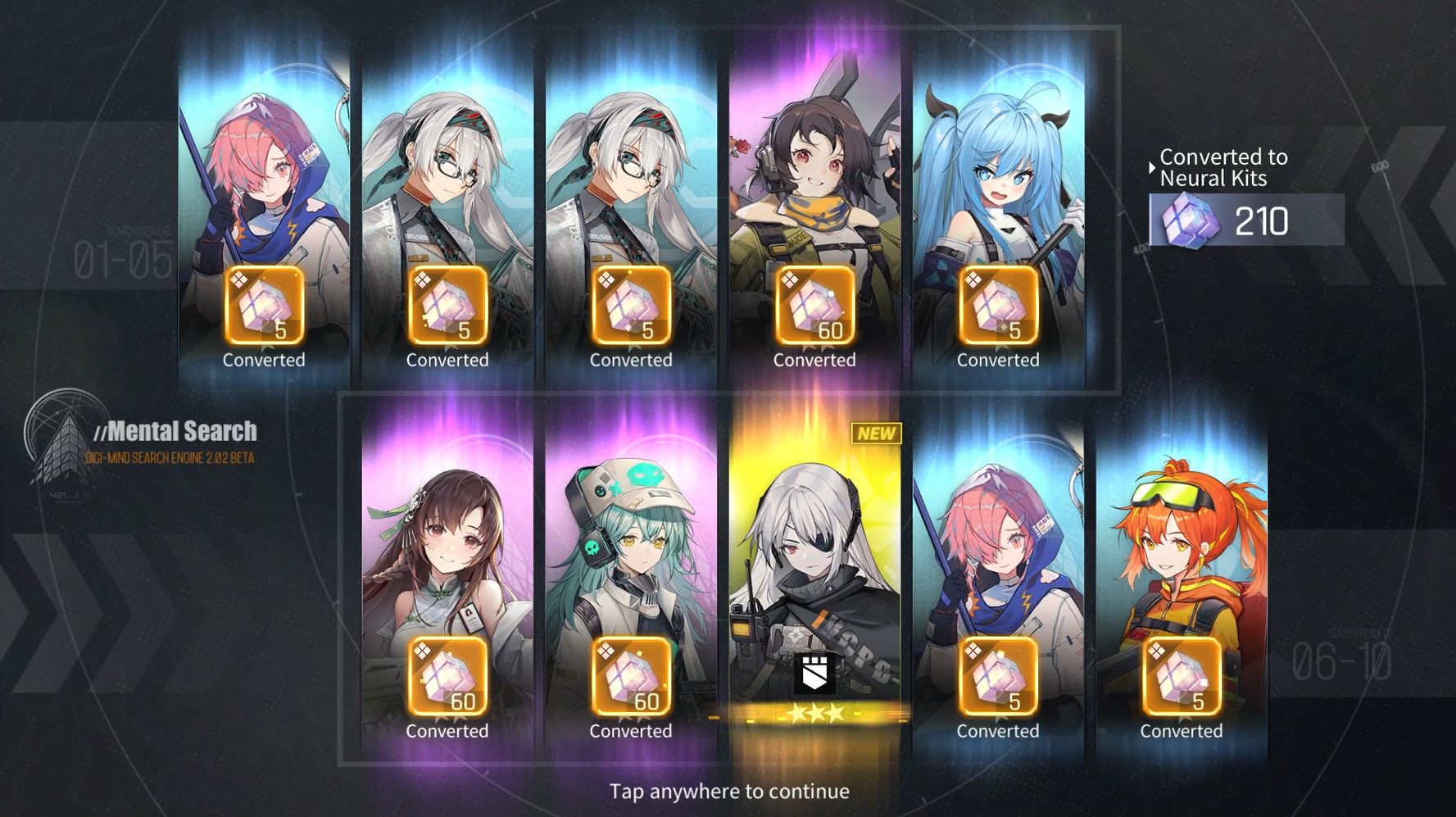This screenshot has height=817, width=1456.
Task: Tap the 'Tap anywhere to continue' prompt
Action: (728, 791)
